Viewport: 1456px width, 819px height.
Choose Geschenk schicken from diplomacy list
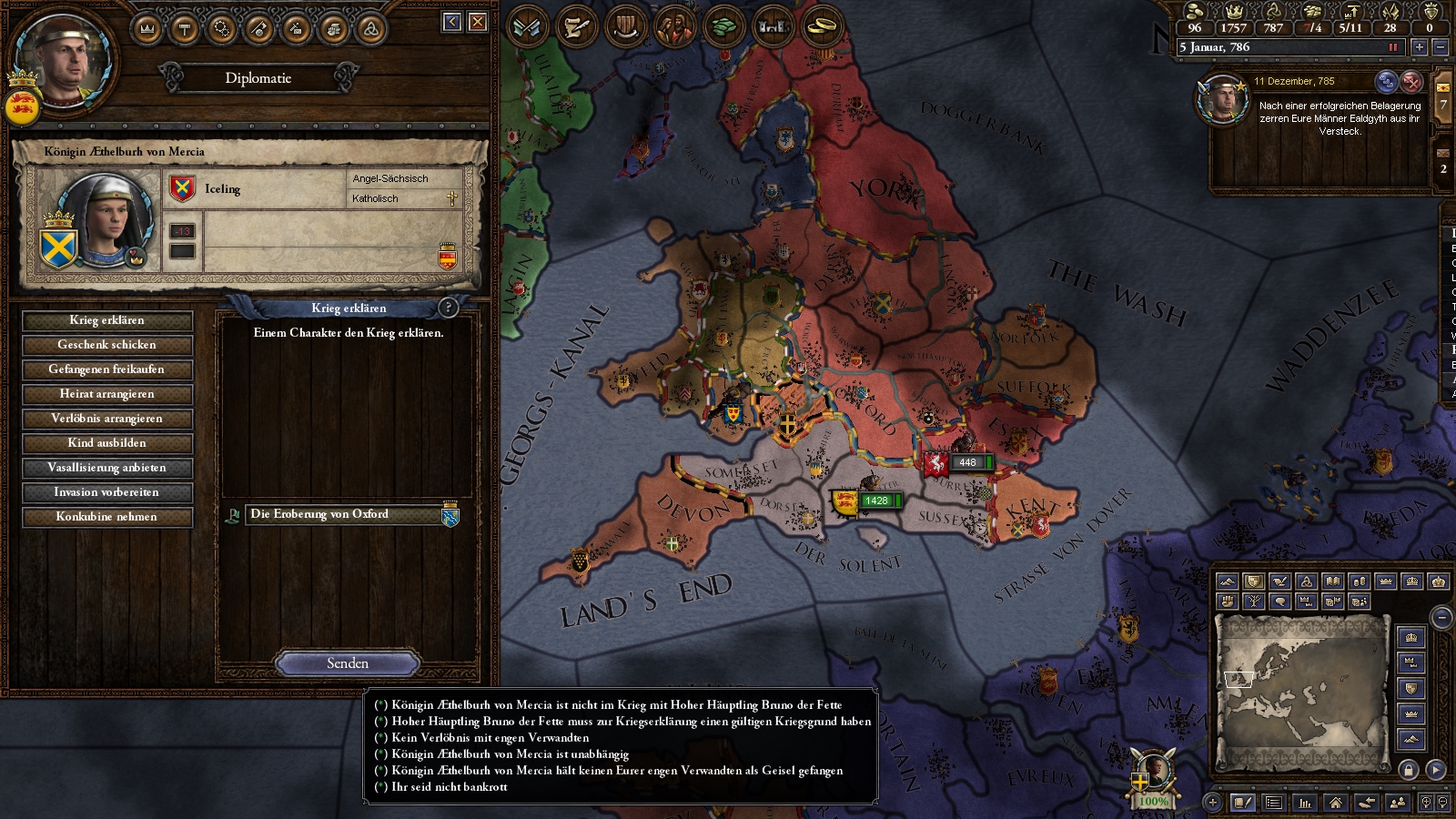106,345
